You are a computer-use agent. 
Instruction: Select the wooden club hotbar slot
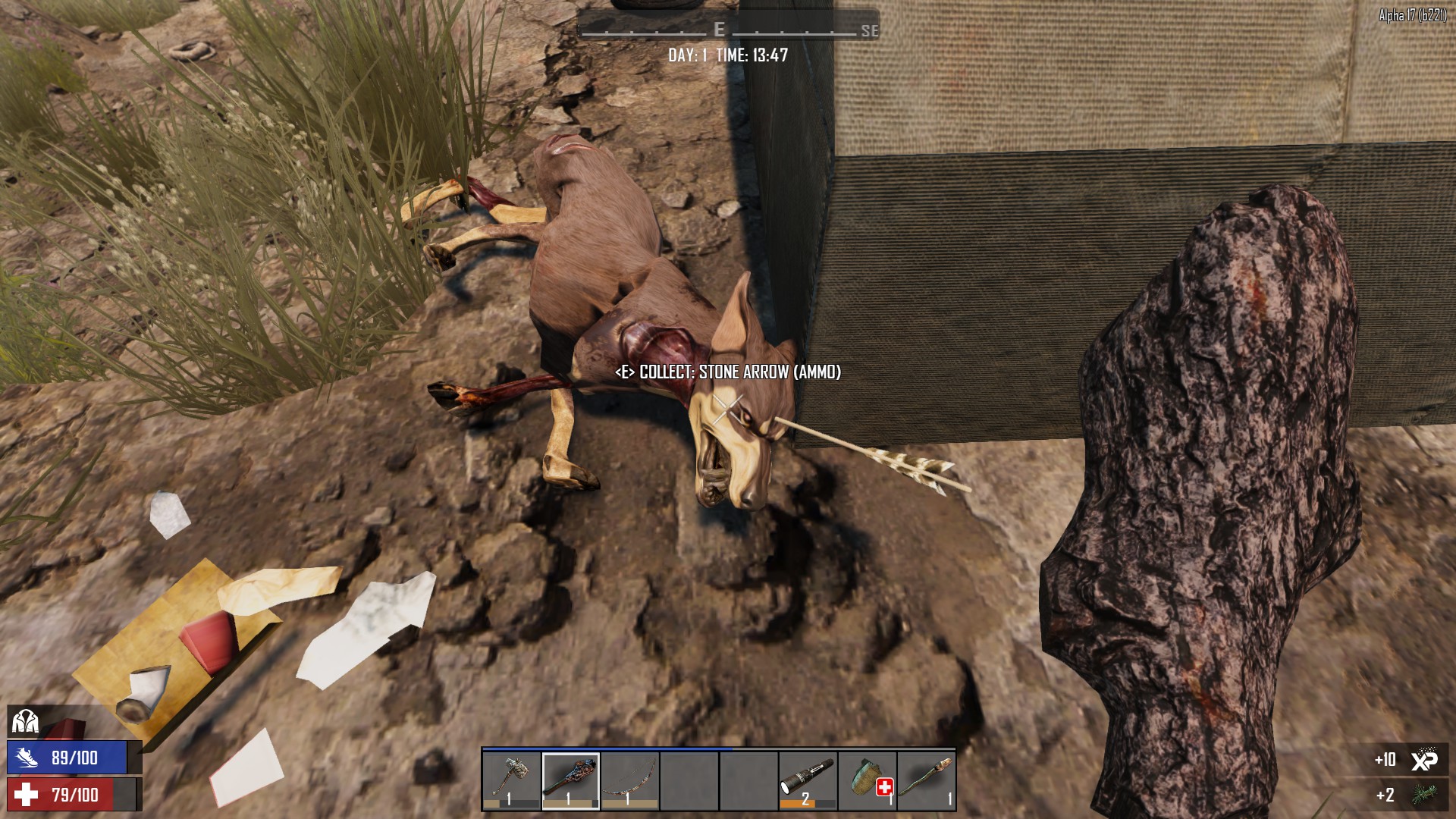(571, 780)
